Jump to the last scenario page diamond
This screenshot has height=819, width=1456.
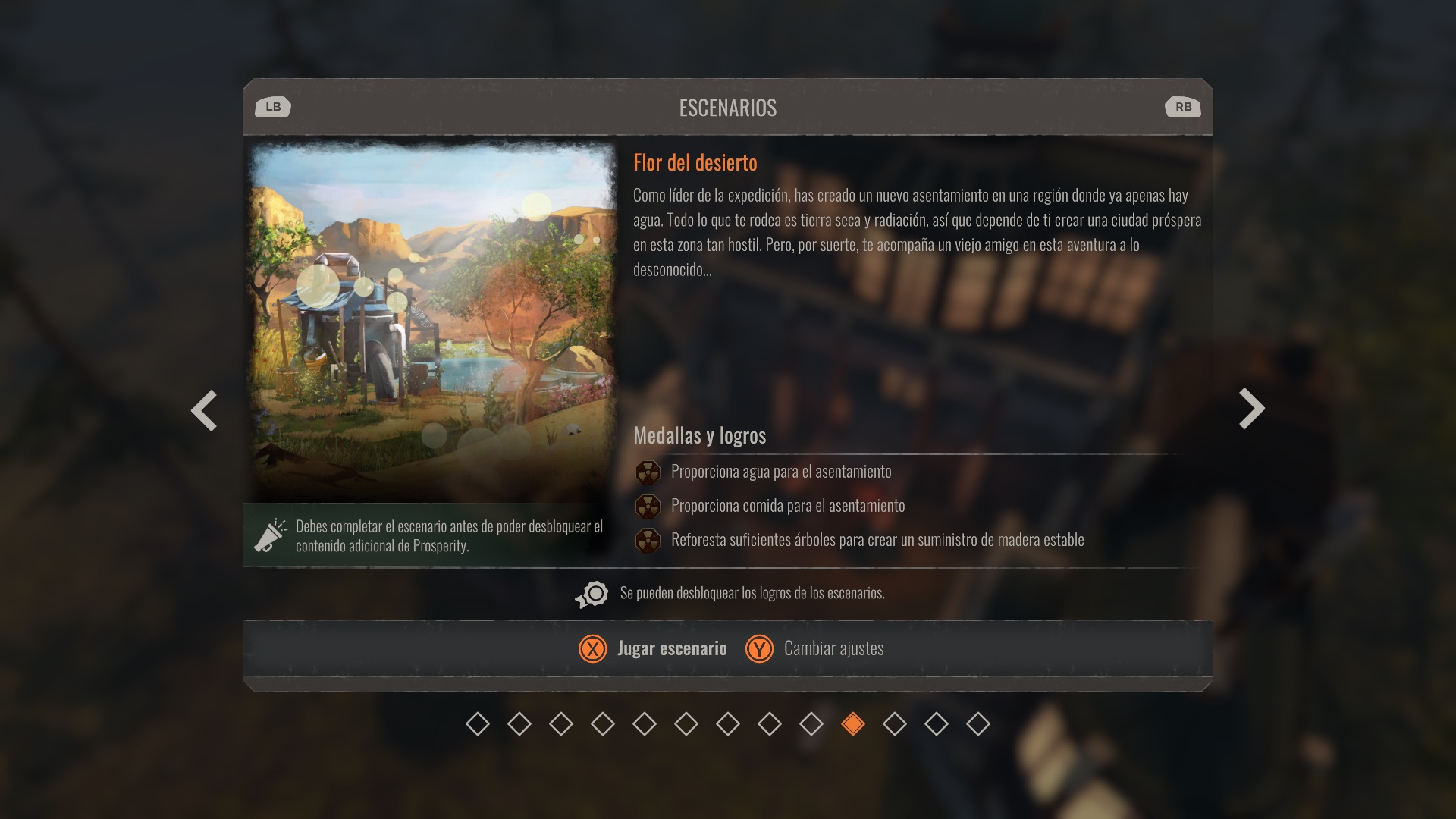pyautogui.click(x=978, y=724)
